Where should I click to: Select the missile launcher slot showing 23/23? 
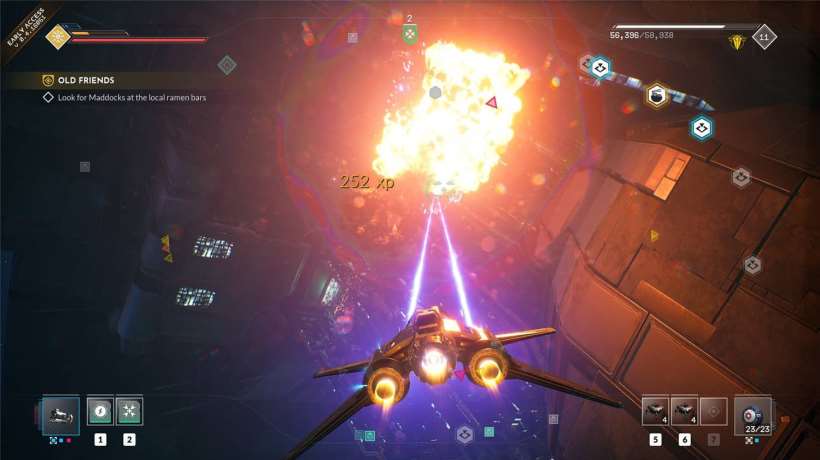pos(752,413)
